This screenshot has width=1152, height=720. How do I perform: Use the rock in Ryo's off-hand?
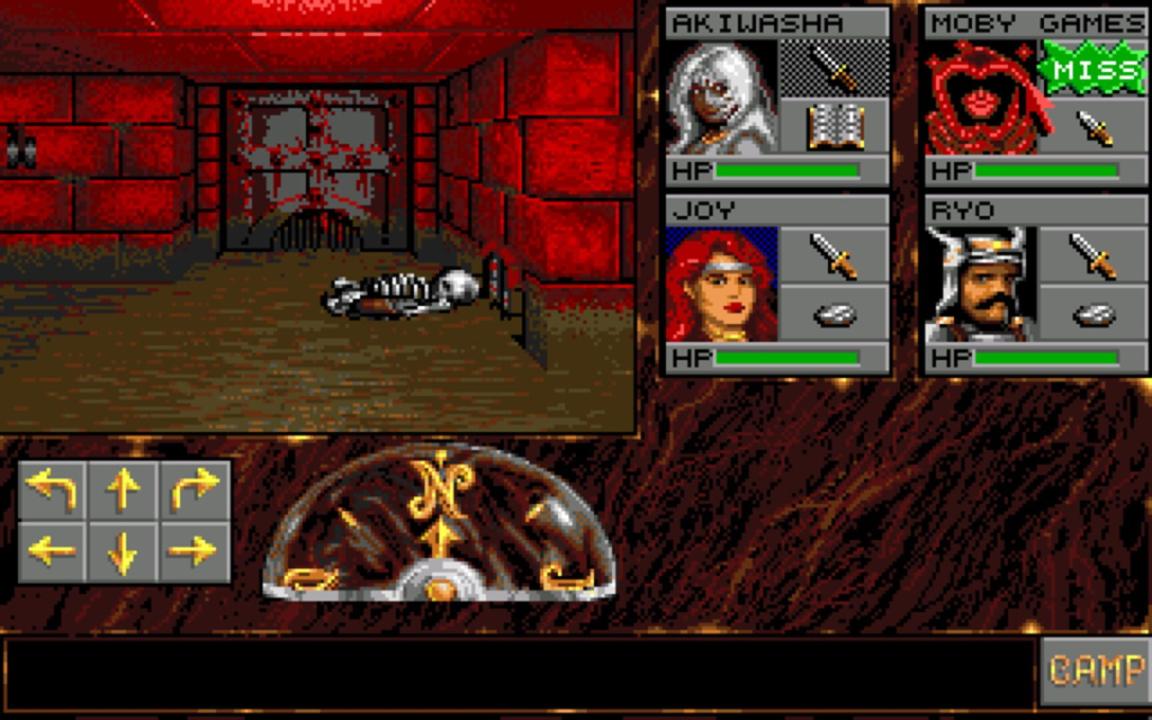point(1093,315)
